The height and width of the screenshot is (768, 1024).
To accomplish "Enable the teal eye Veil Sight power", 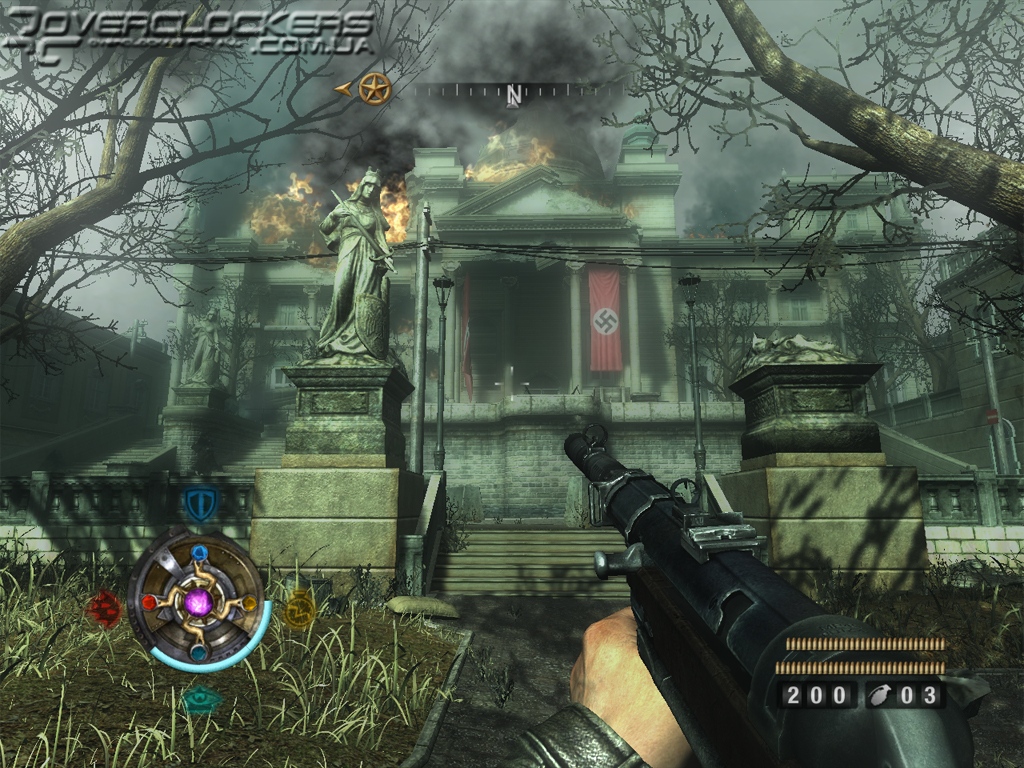I will (x=201, y=698).
